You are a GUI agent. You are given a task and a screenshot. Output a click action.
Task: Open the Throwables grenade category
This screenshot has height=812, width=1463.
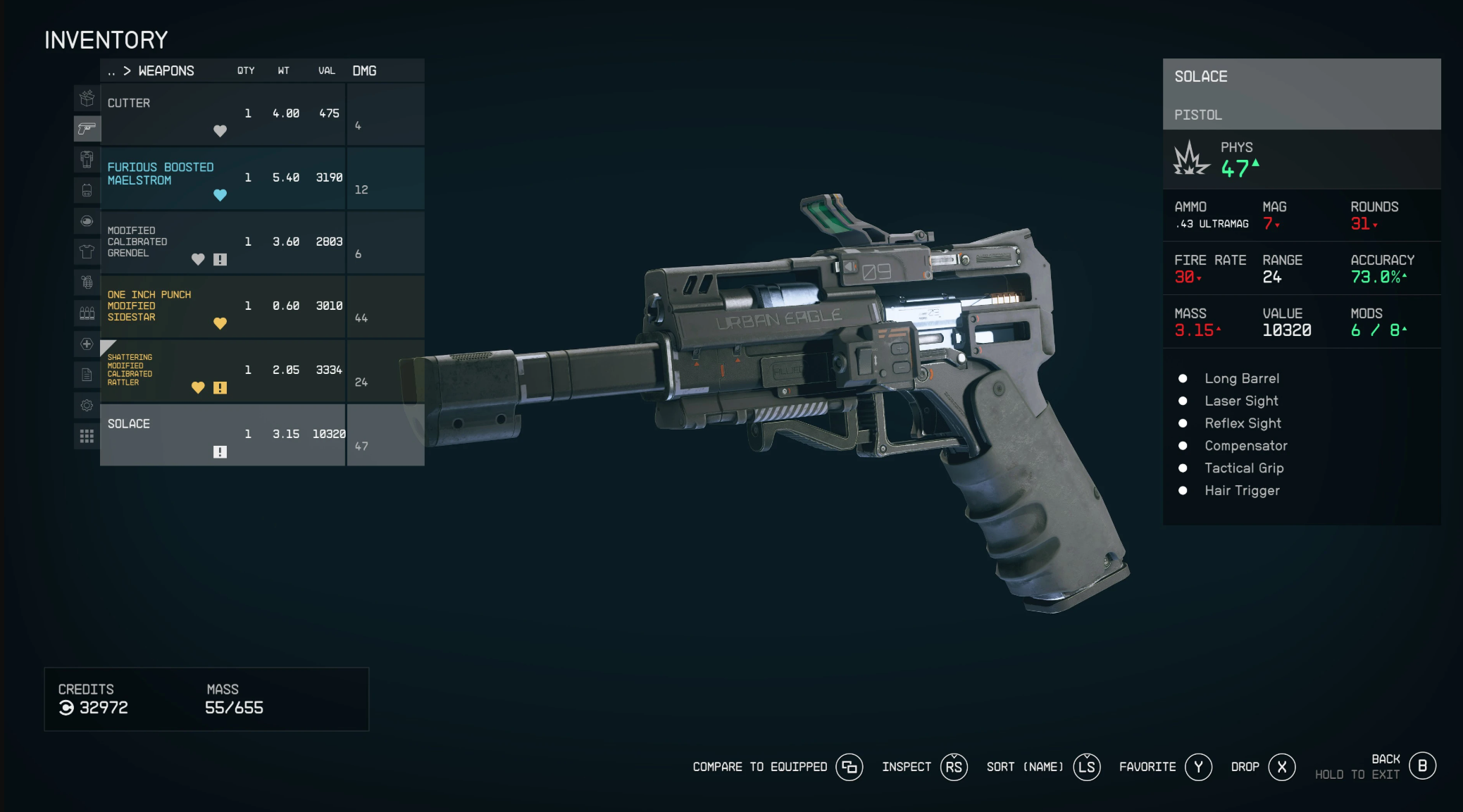87,282
